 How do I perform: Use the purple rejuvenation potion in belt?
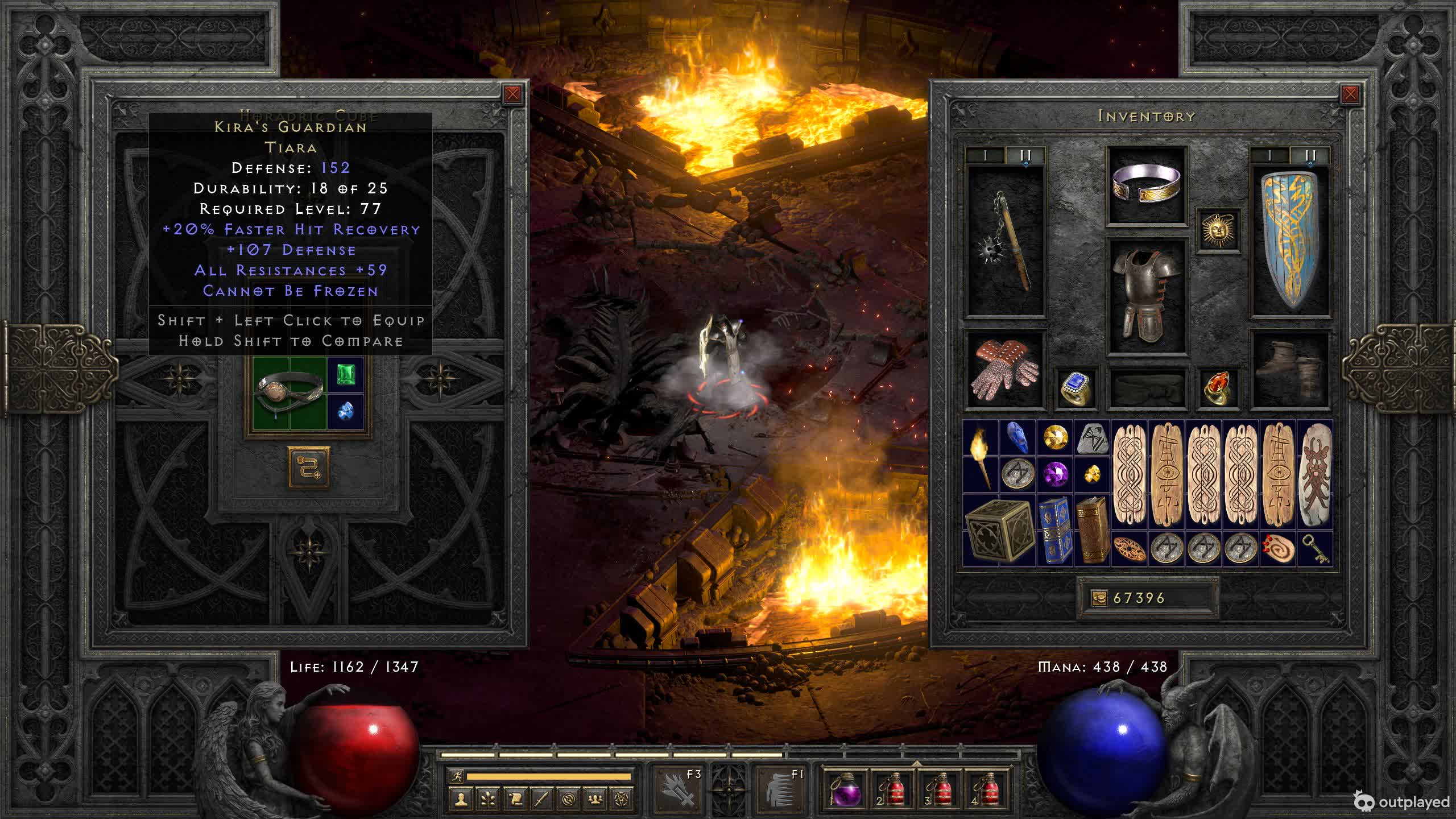click(846, 791)
